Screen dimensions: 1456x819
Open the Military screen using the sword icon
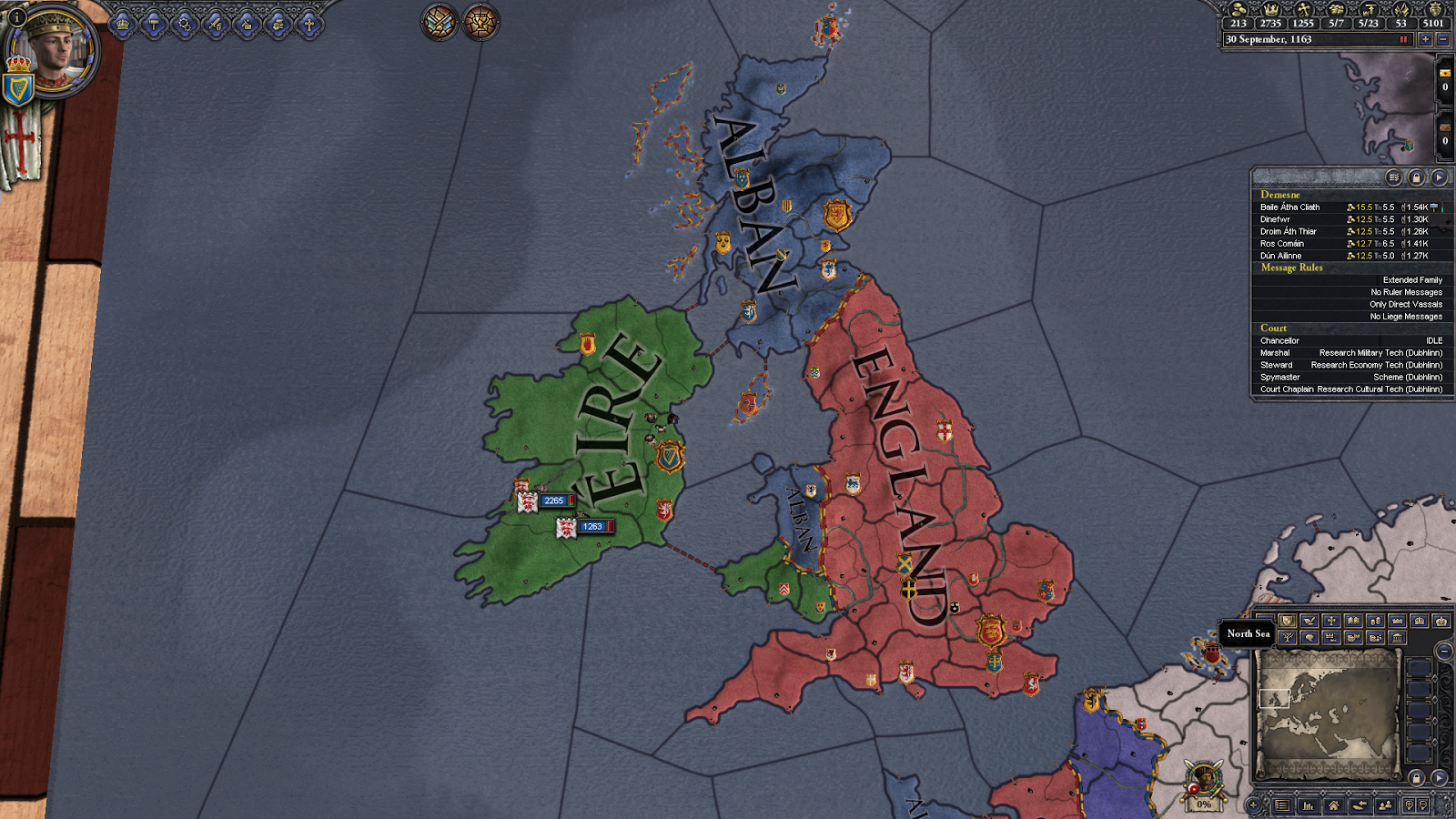[216, 24]
